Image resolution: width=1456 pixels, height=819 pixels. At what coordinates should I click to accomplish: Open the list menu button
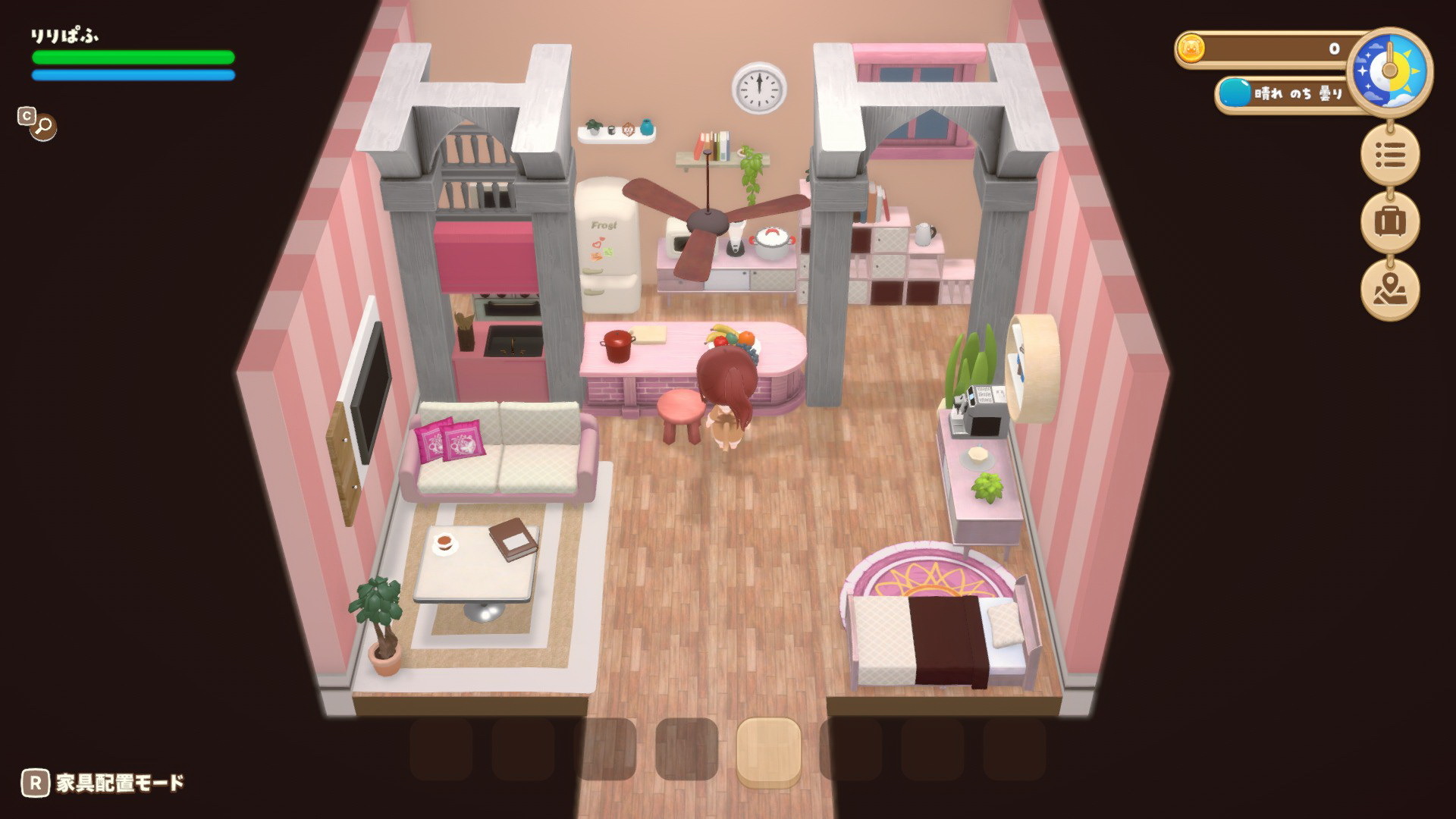click(x=1389, y=155)
